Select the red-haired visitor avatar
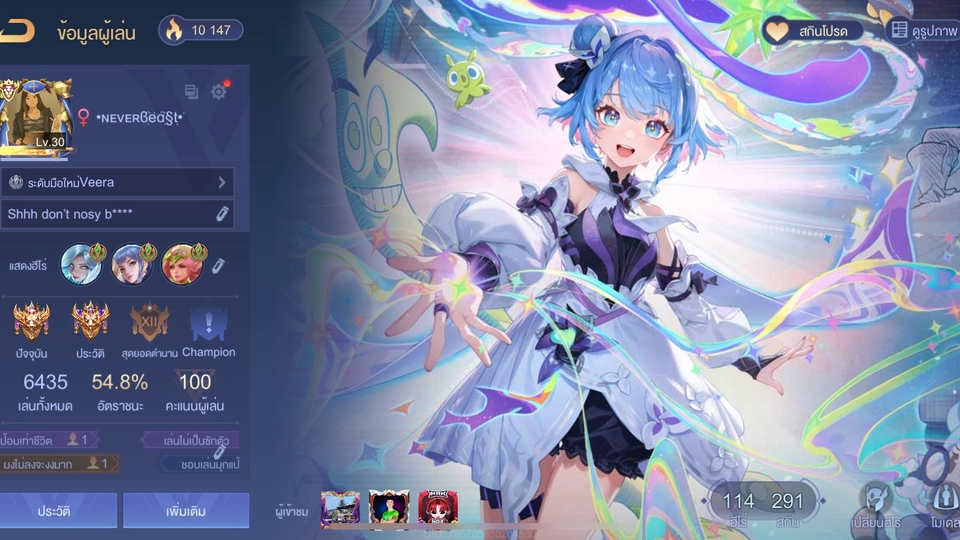 tap(437, 508)
